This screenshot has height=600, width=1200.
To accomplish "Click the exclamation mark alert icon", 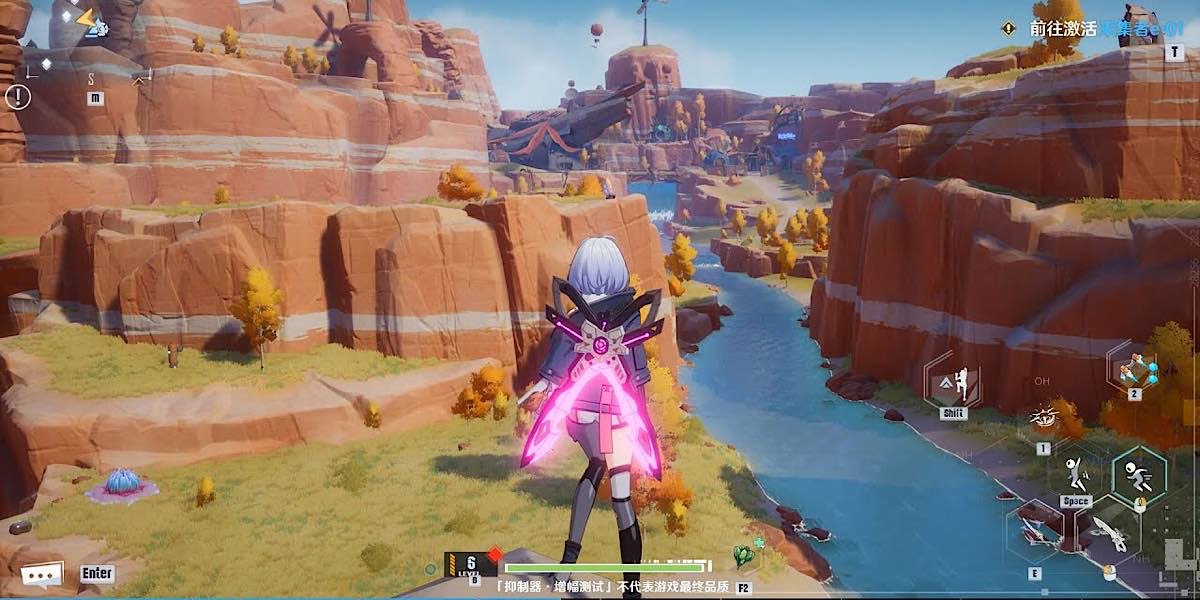I will point(18,97).
